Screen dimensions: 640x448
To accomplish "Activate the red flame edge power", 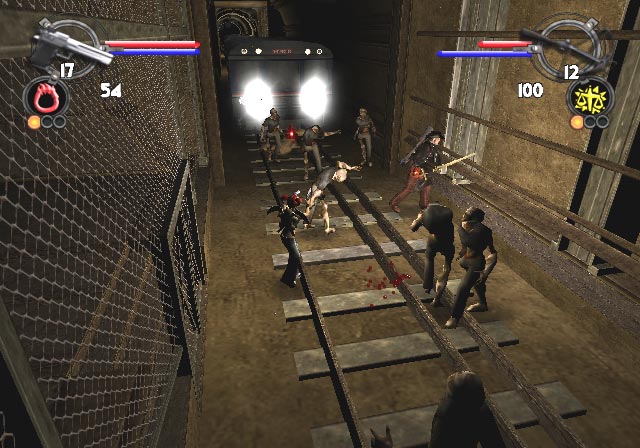I will (x=47, y=98).
